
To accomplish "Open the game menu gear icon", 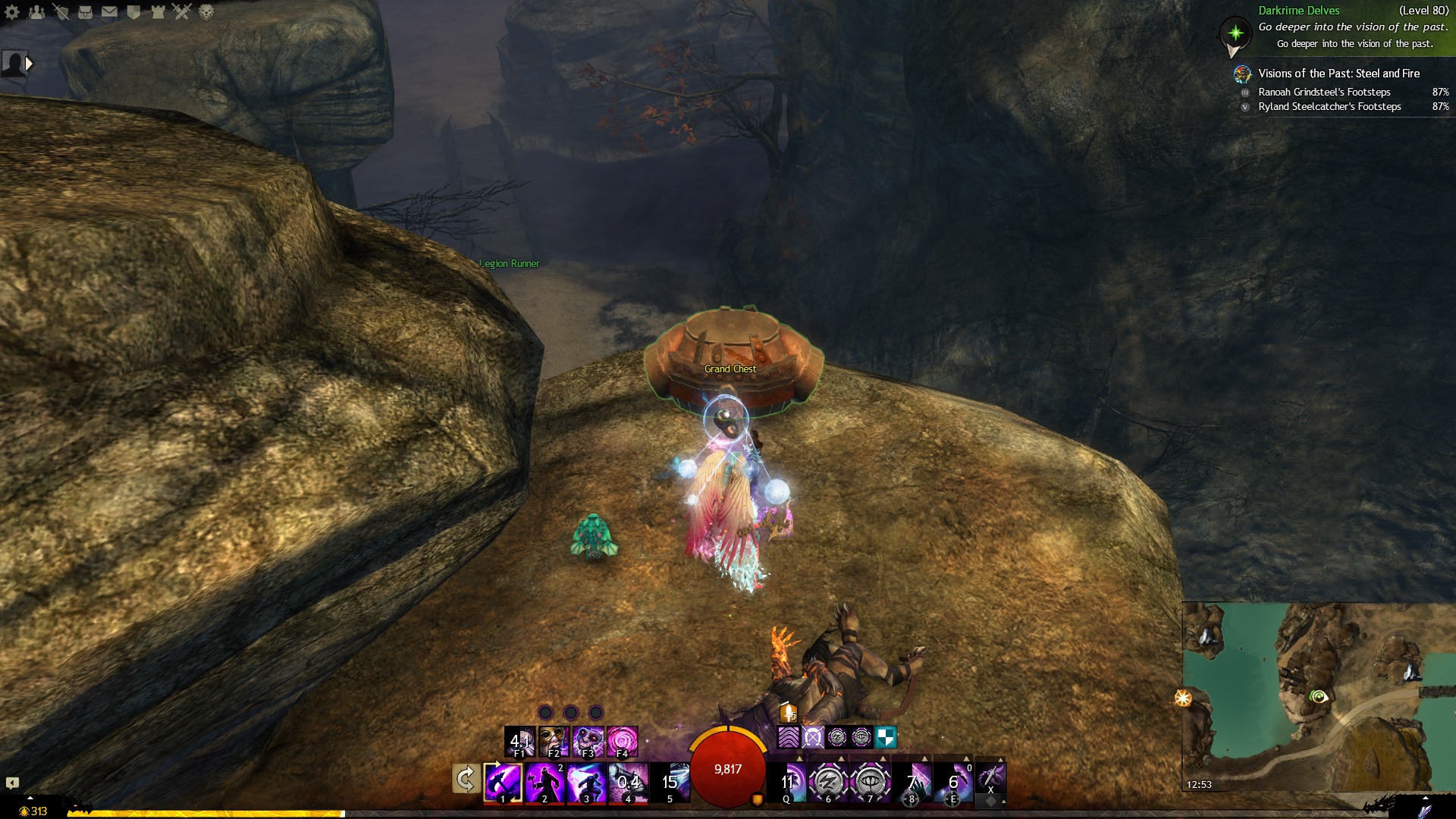I will (12, 12).
